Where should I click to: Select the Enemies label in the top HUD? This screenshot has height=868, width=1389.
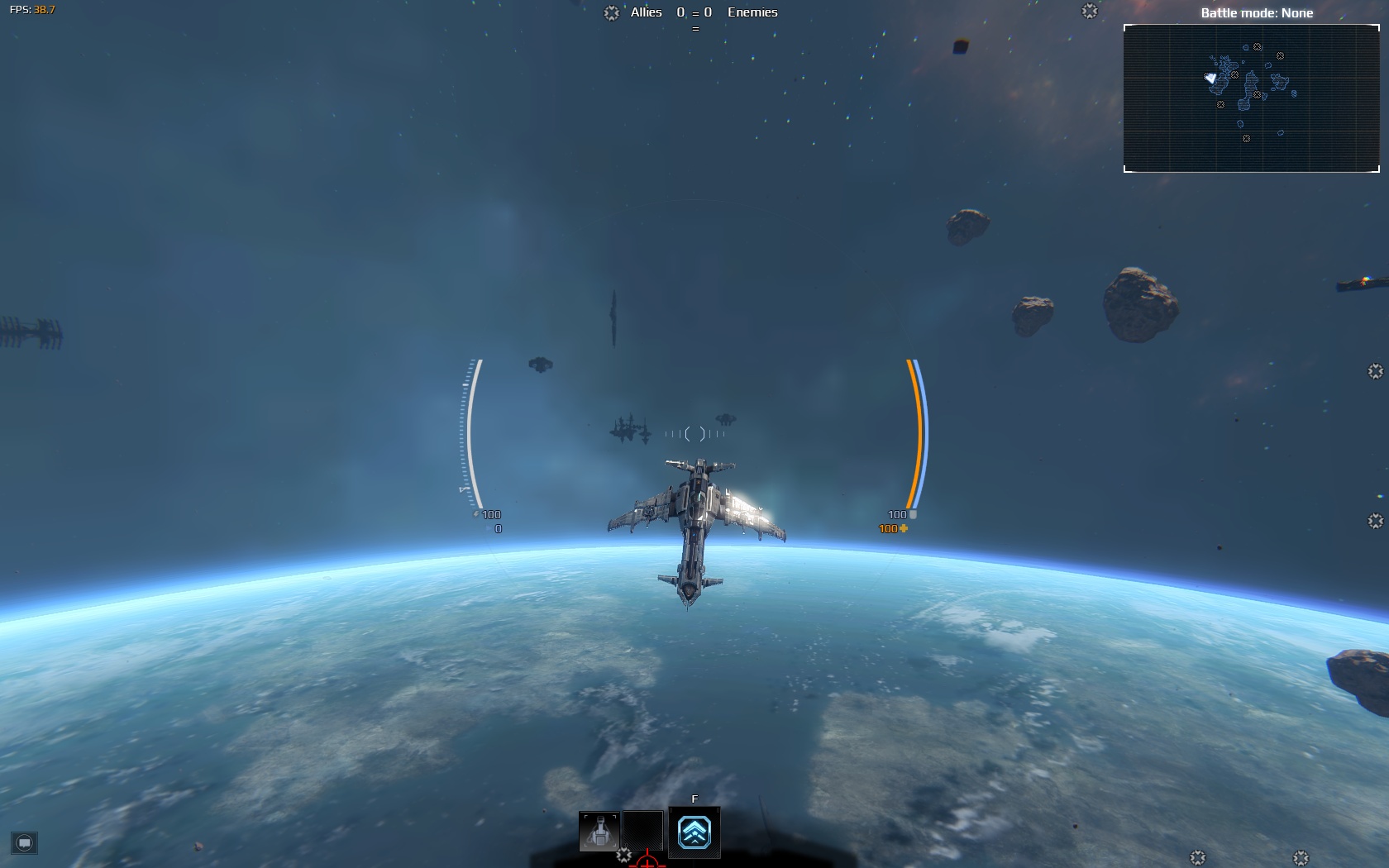coord(752,12)
